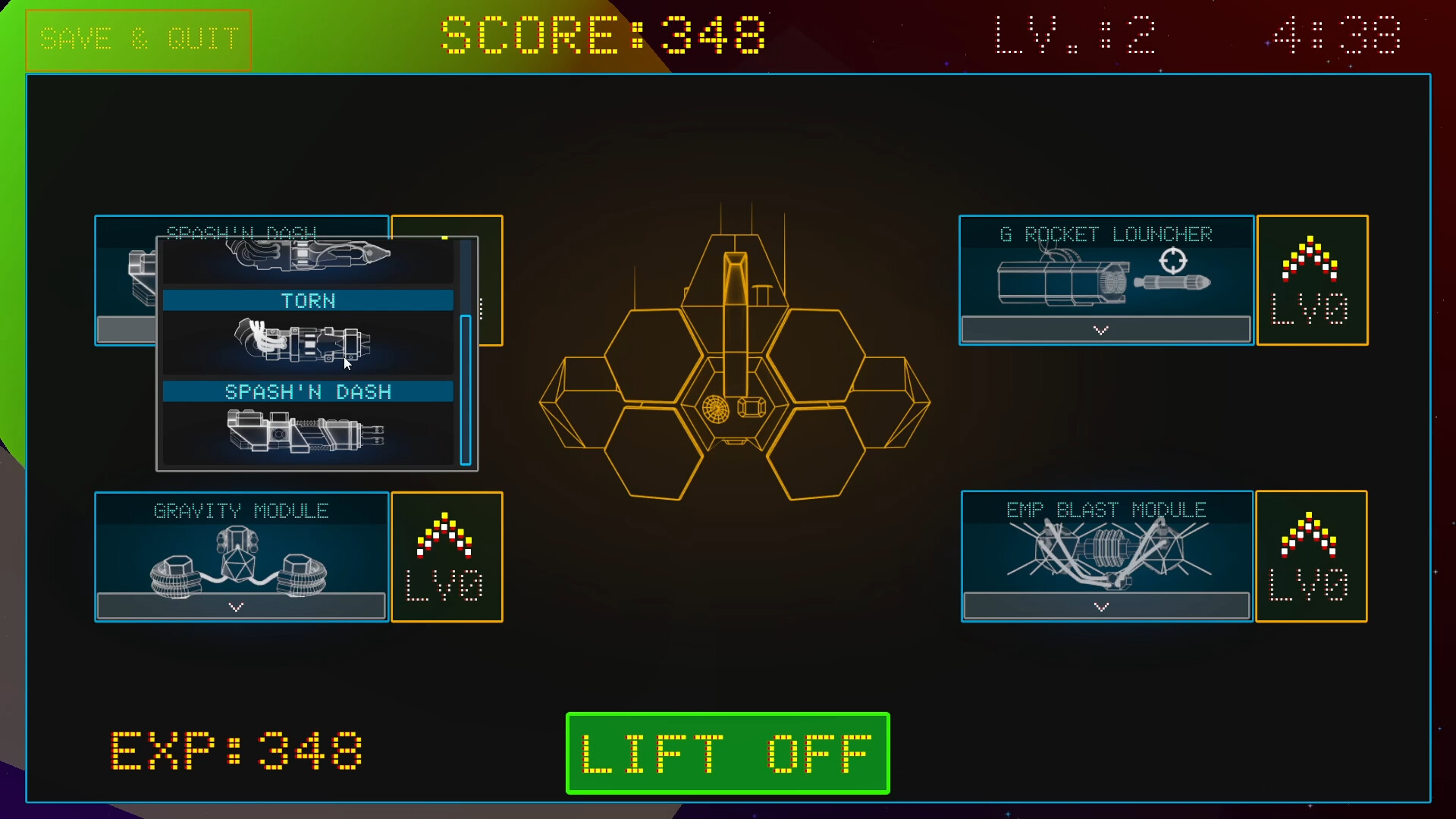Image resolution: width=1456 pixels, height=819 pixels.
Task: Select TORN from the weapon list
Action: 308,300
